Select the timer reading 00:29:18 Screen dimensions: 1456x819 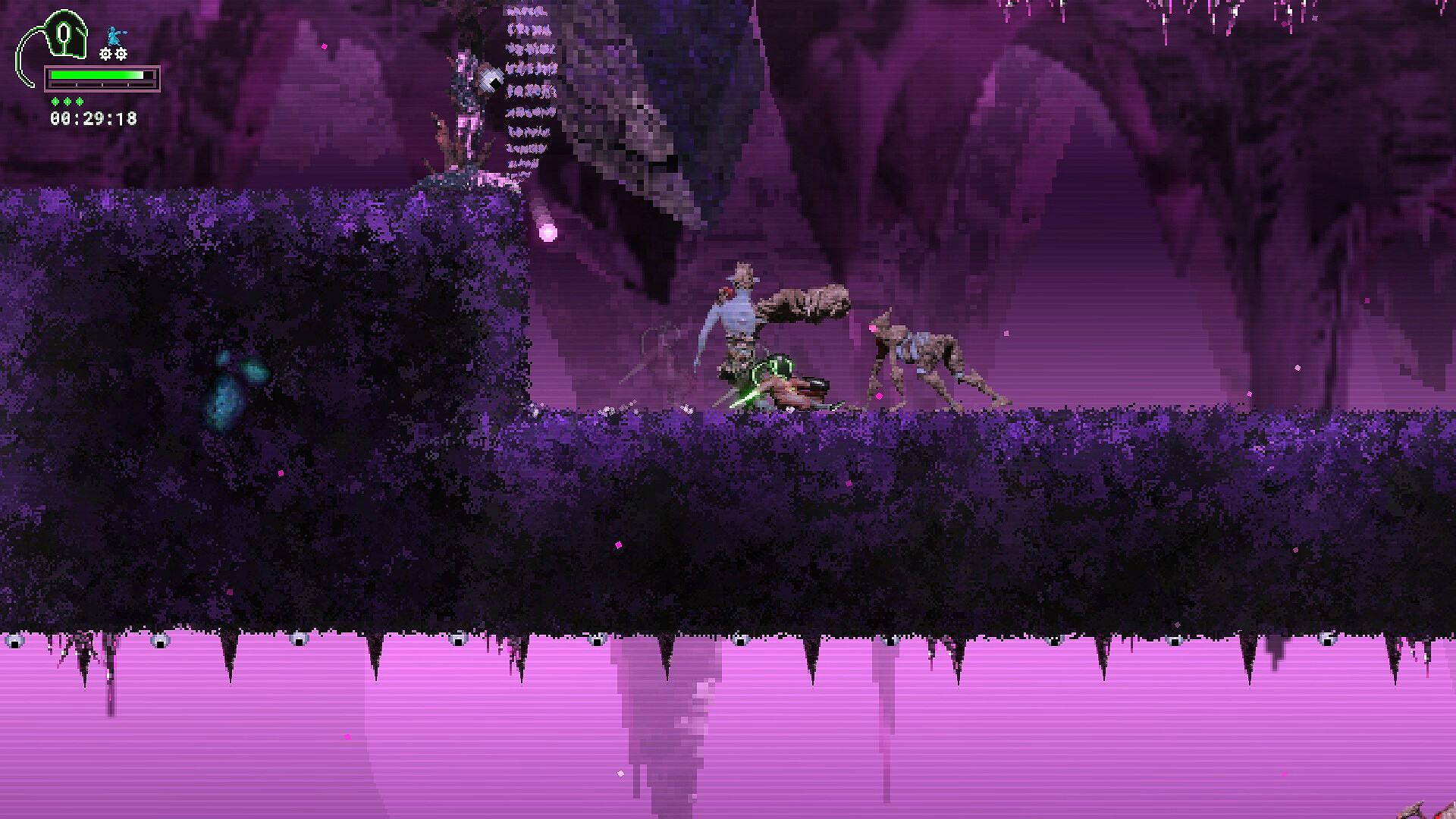tap(93, 118)
